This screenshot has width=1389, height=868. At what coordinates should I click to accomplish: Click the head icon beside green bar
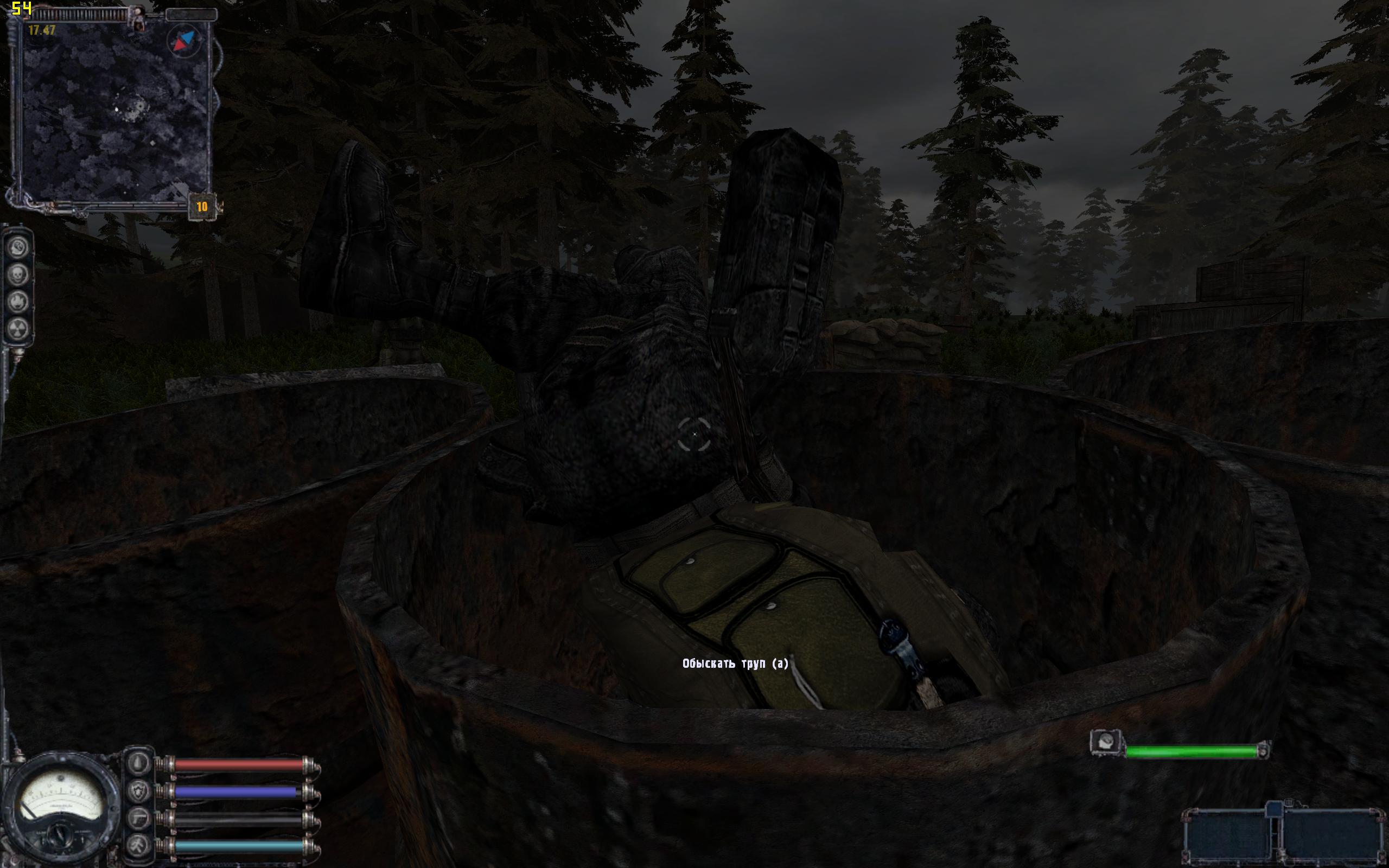point(1105,742)
